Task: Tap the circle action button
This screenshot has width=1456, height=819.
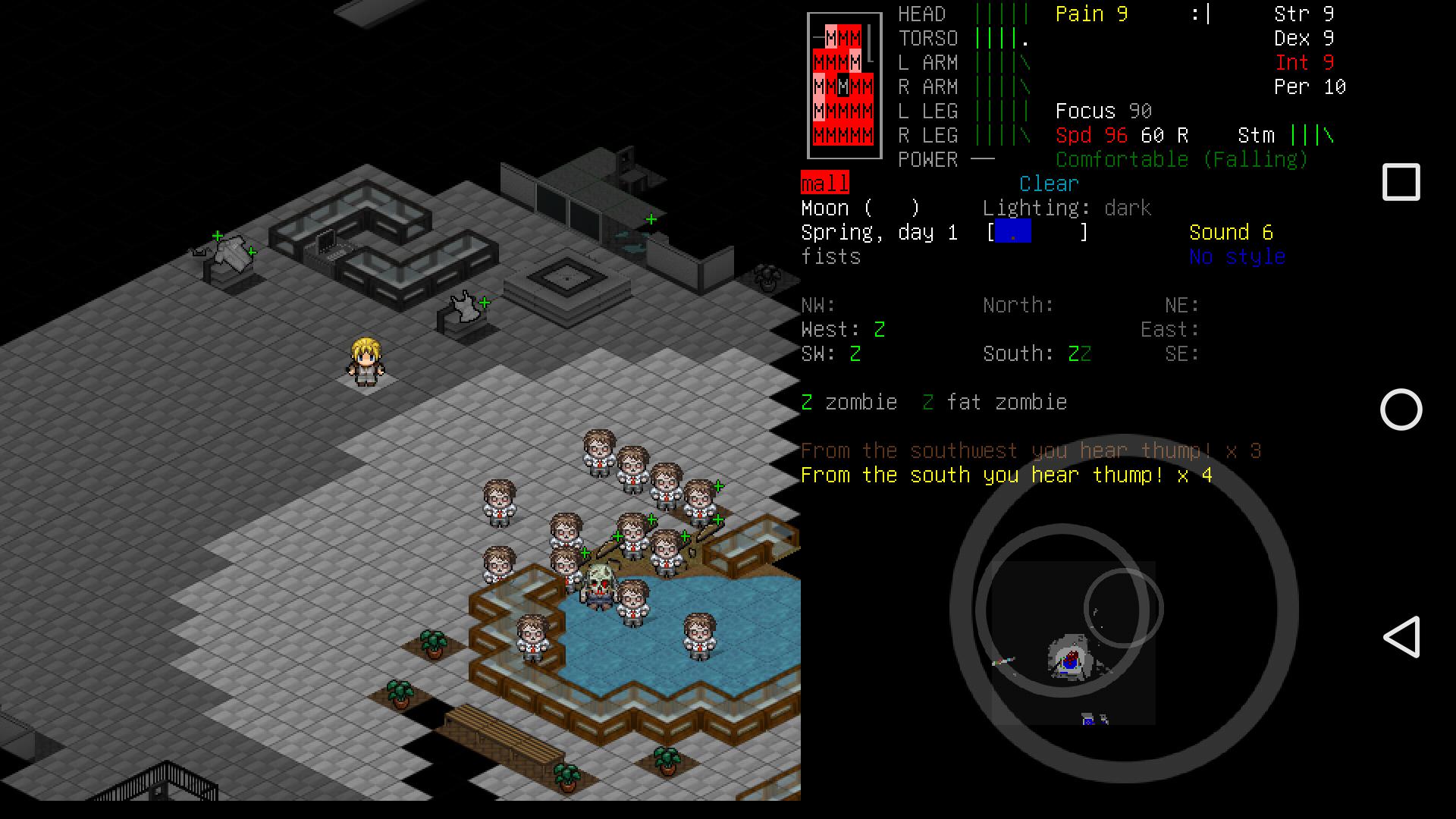Action: (1401, 410)
